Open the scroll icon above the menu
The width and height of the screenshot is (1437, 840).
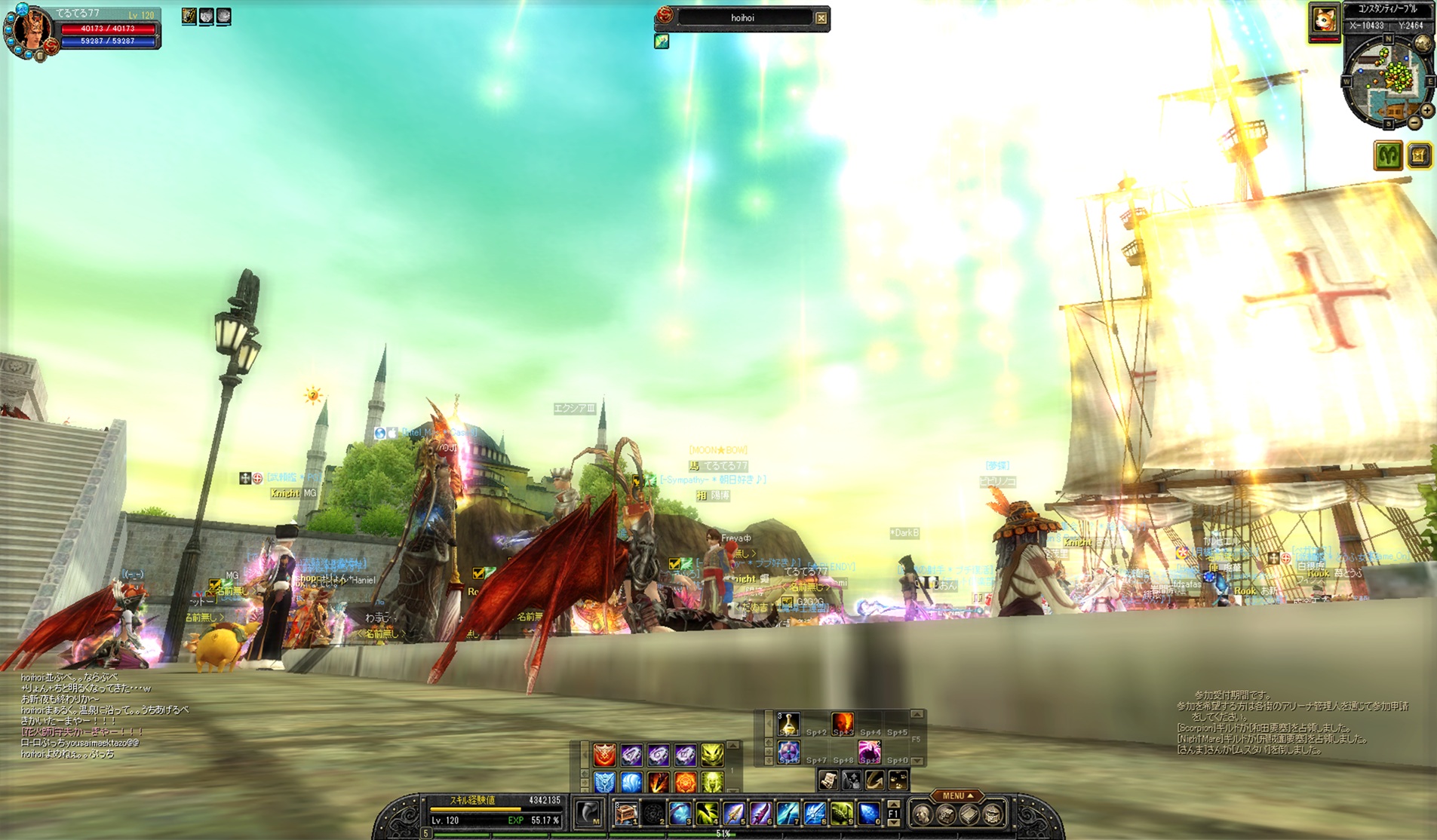(828, 780)
